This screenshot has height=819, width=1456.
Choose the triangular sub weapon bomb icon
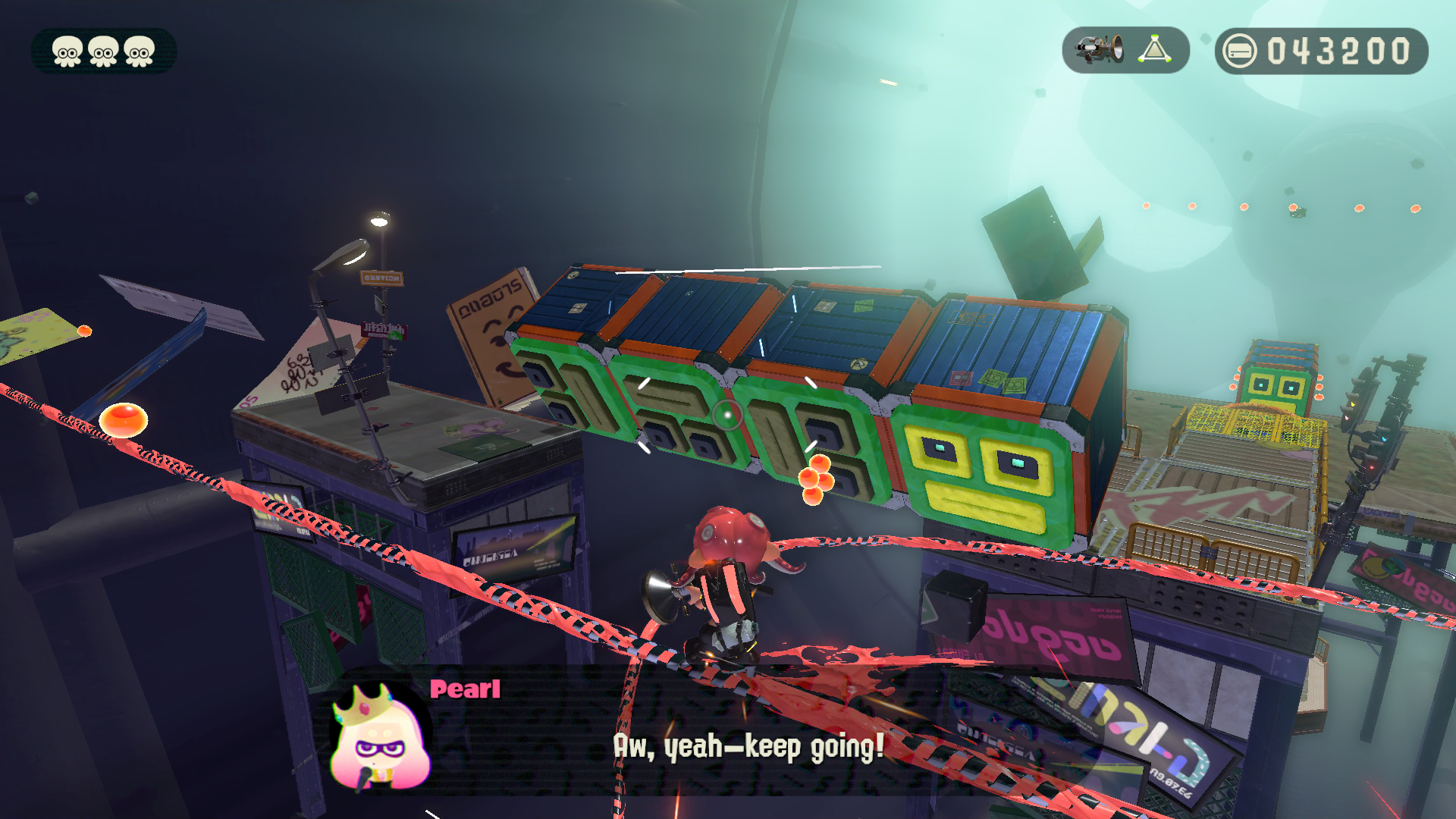[x=1154, y=50]
